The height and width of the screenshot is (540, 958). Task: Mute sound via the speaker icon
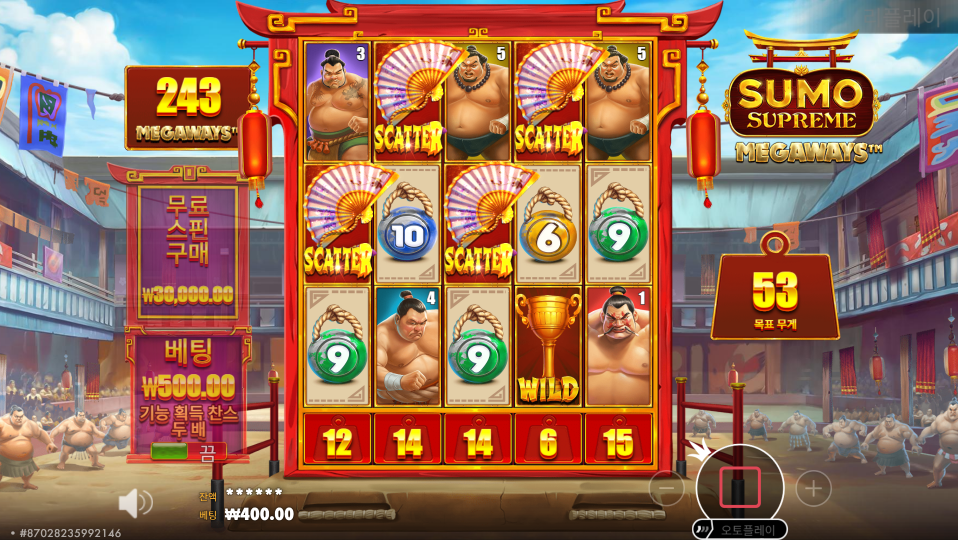coord(135,502)
